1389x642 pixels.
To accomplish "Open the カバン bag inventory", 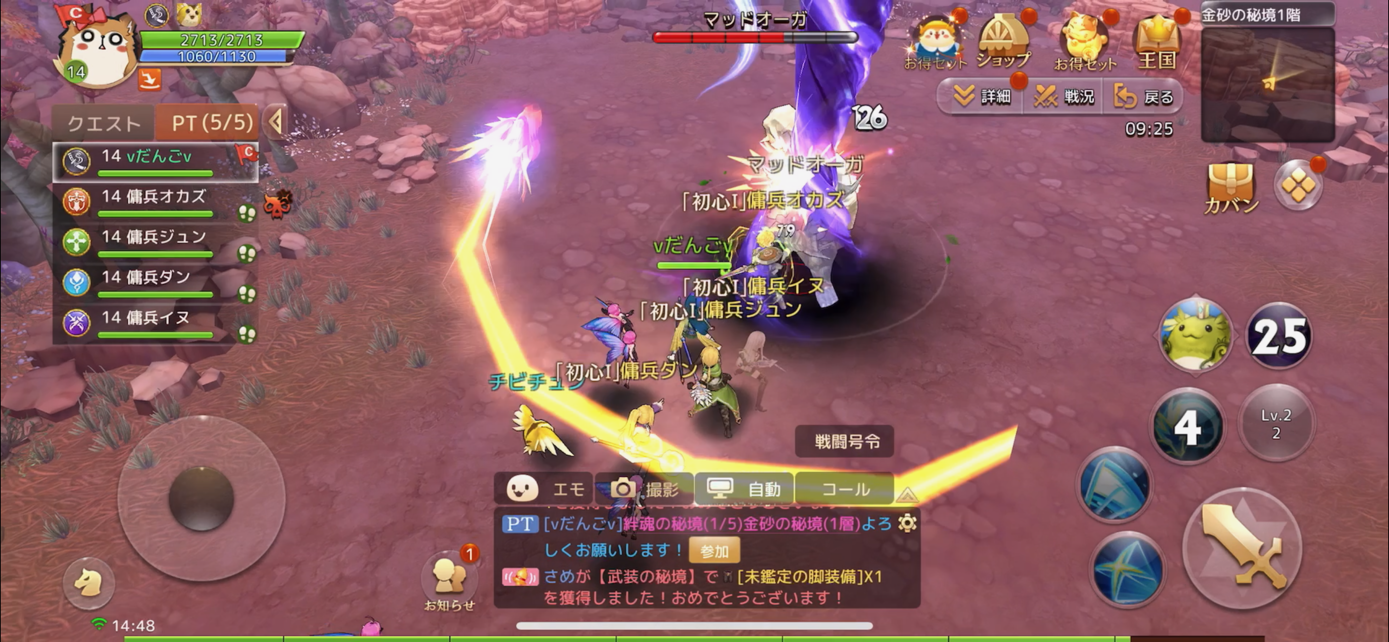I will tap(1230, 188).
